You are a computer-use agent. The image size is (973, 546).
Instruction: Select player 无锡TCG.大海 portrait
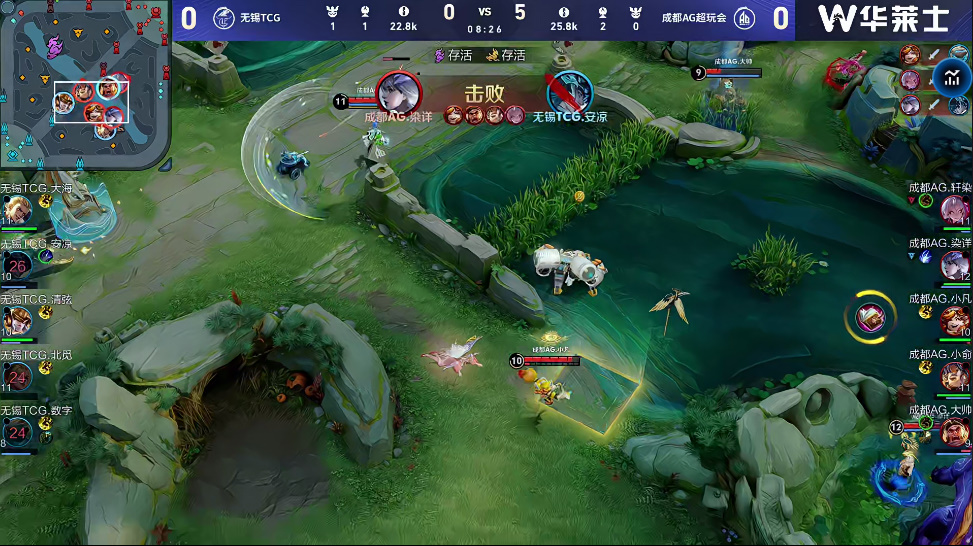17,210
